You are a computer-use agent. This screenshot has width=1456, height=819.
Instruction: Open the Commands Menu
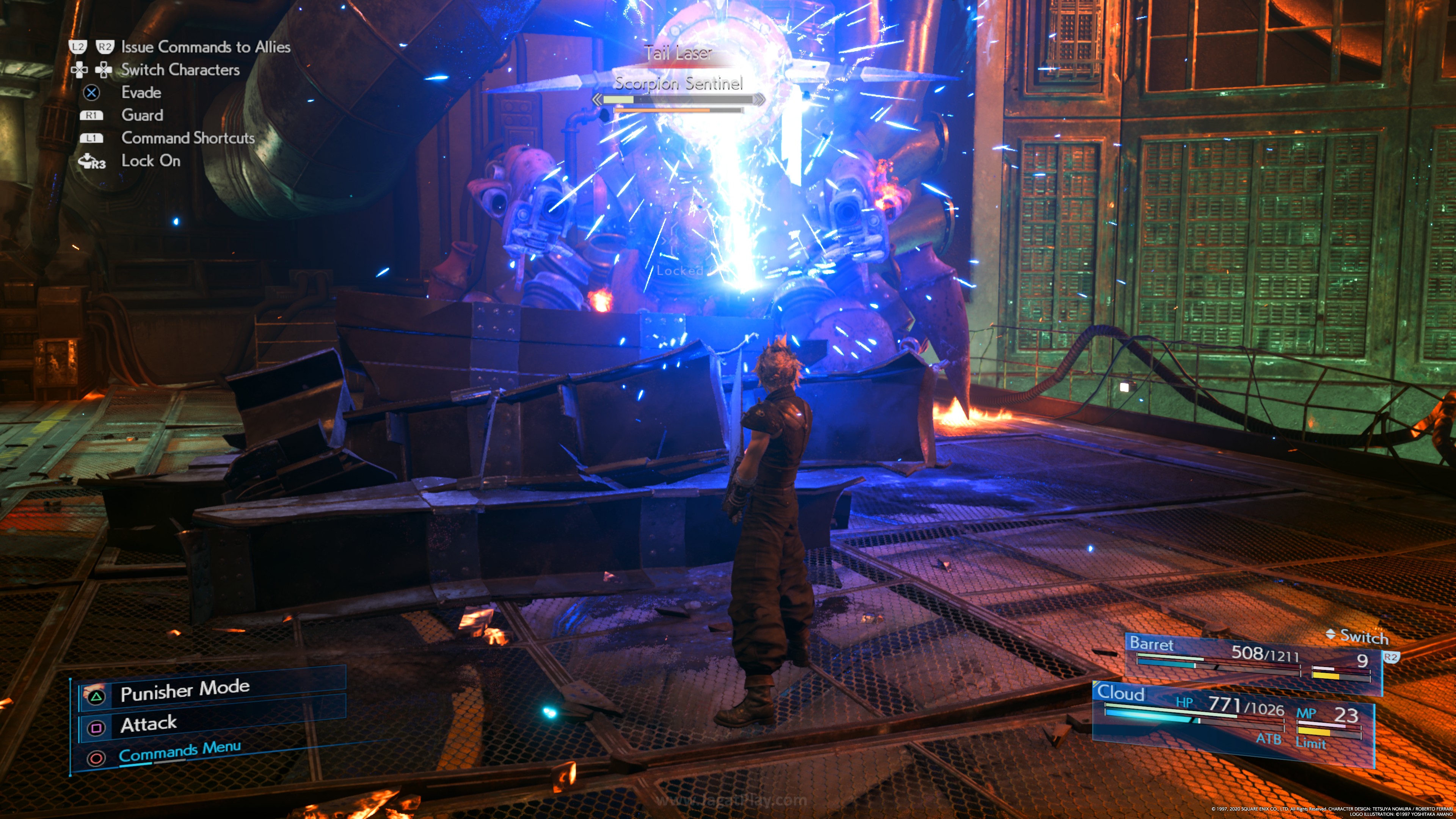pyautogui.click(x=180, y=751)
